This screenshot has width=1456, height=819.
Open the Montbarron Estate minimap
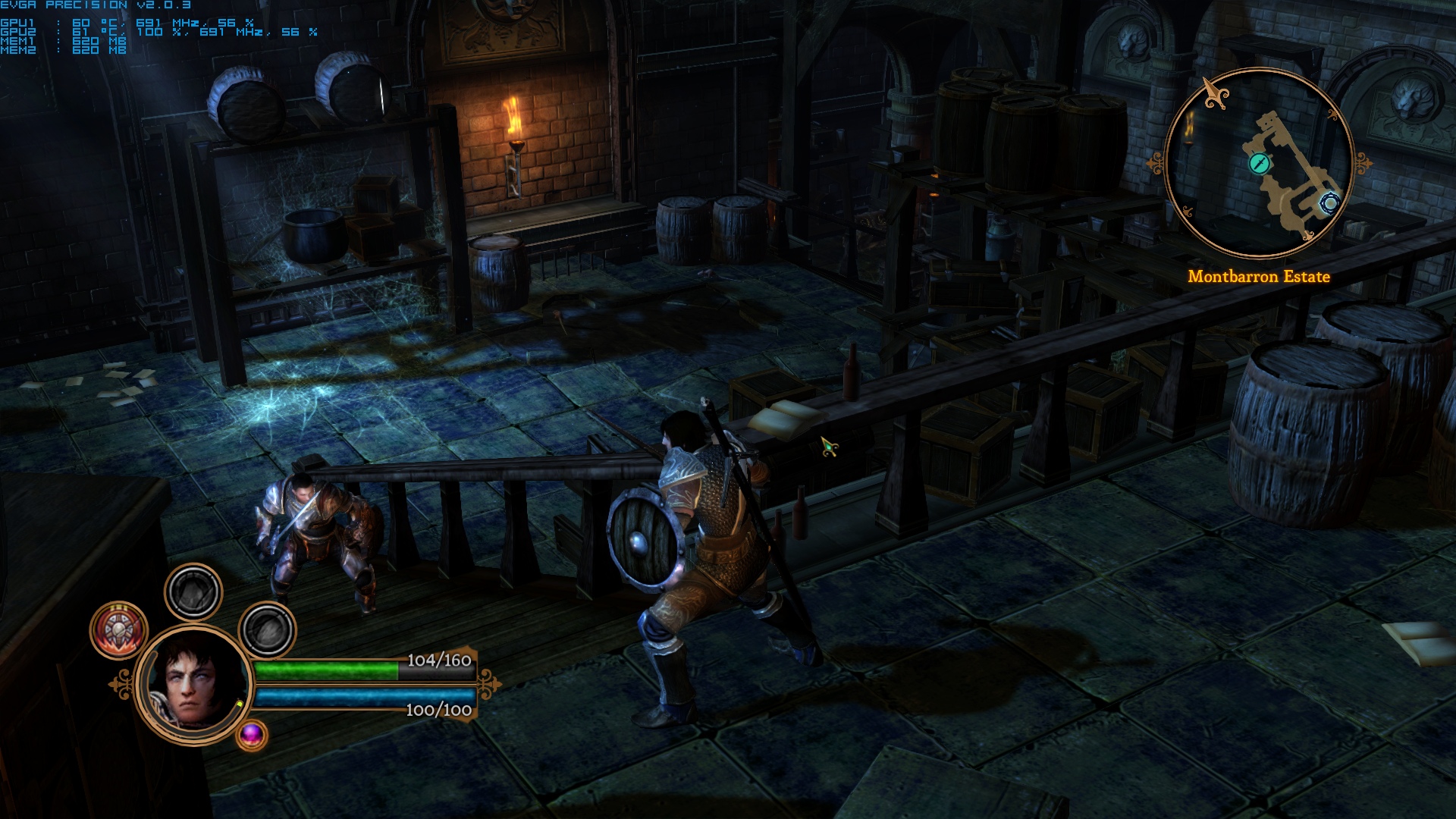point(1260,162)
